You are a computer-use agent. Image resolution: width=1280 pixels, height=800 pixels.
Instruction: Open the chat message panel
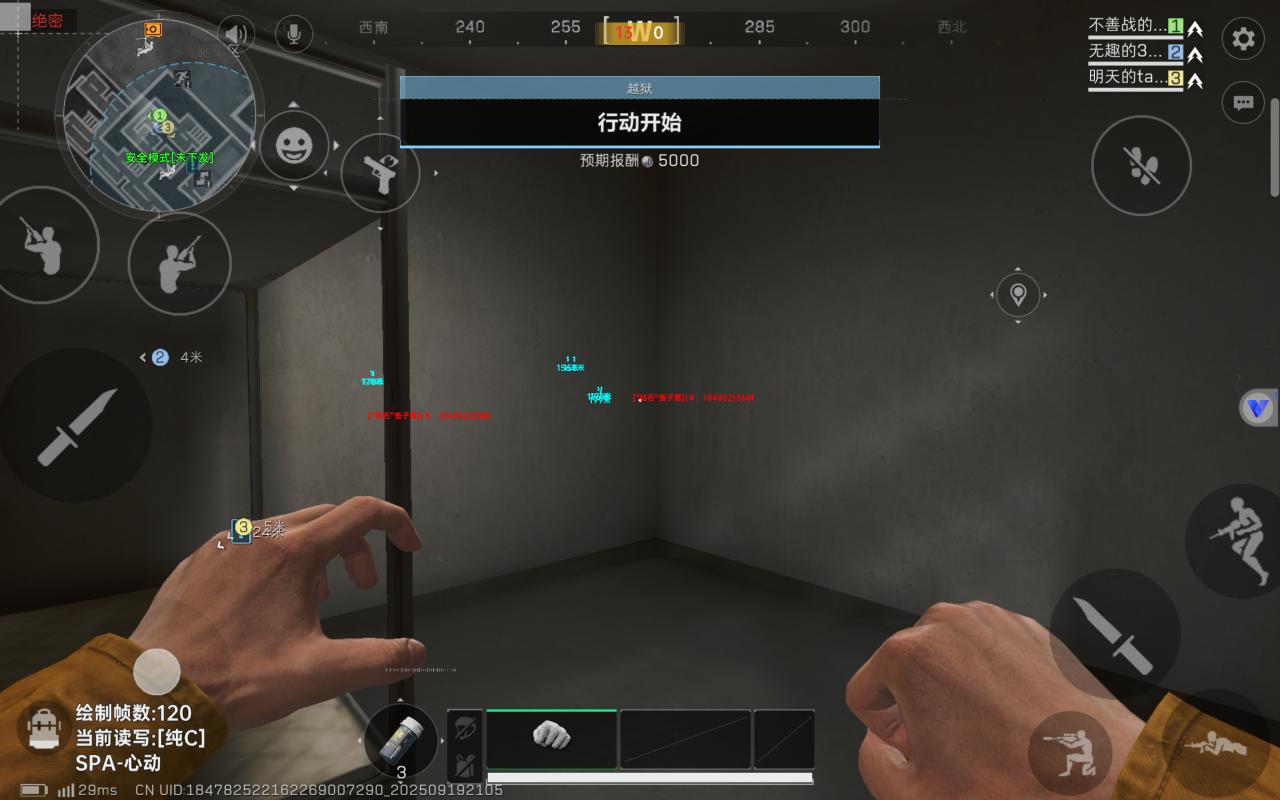click(1243, 102)
